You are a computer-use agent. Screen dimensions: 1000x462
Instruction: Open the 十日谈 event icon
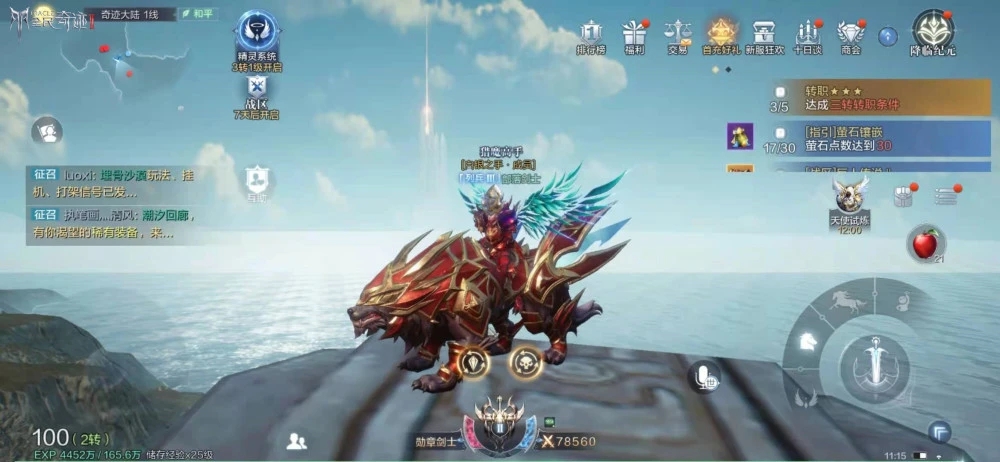tap(807, 34)
